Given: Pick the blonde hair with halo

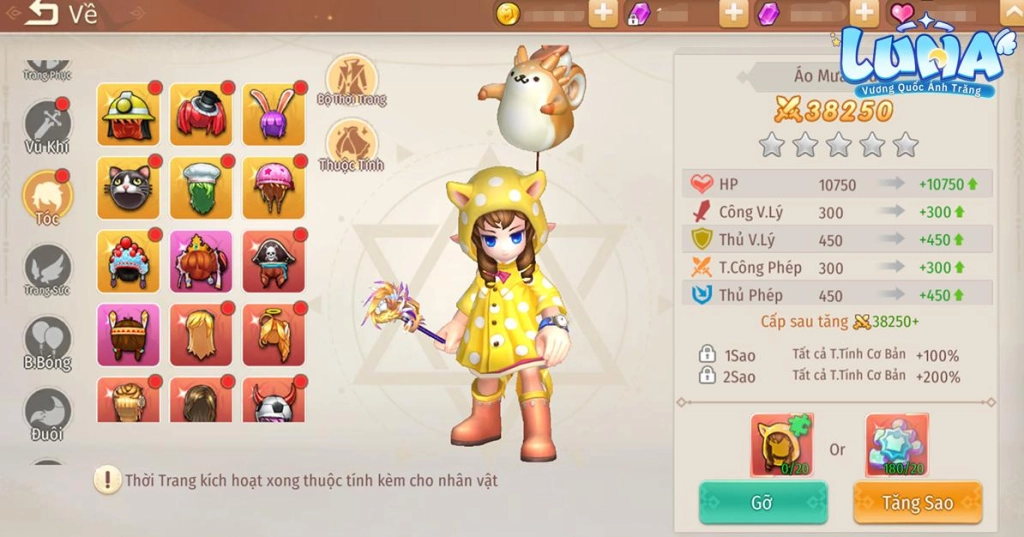Looking at the screenshot, I should (x=273, y=334).
